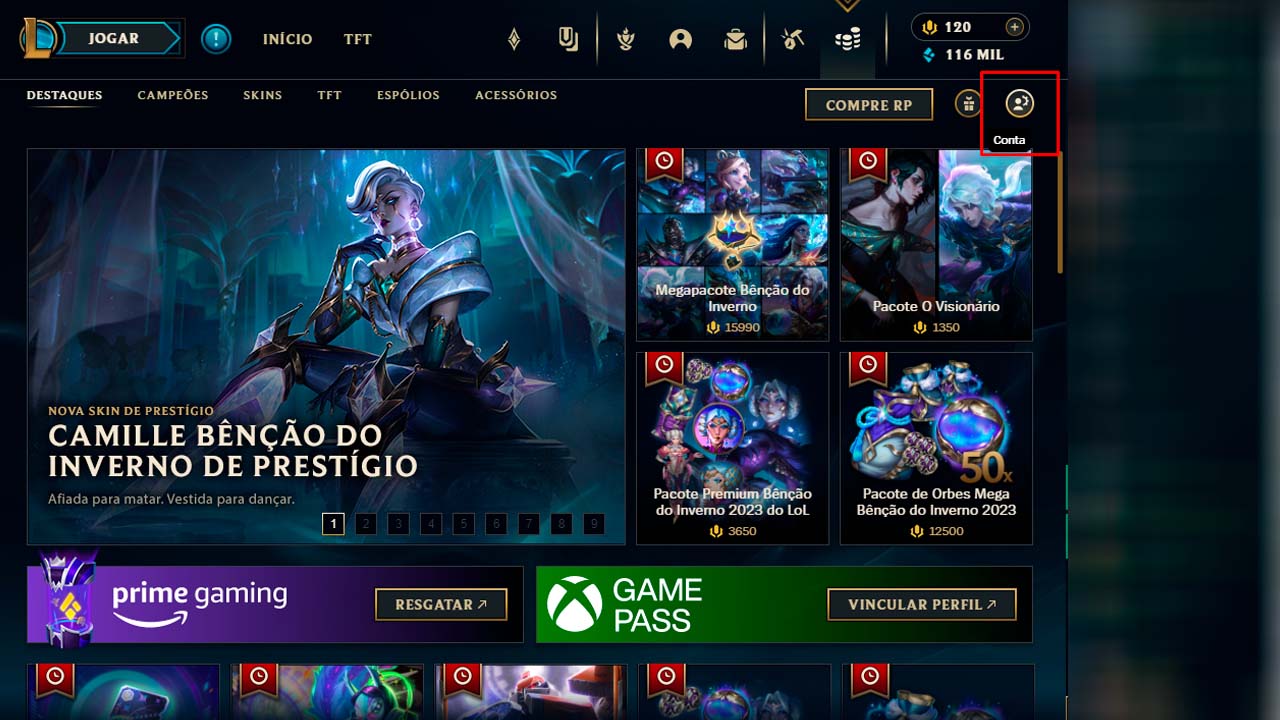
Task: Click the COMPRE RP button
Action: pyautogui.click(x=868, y=104)
